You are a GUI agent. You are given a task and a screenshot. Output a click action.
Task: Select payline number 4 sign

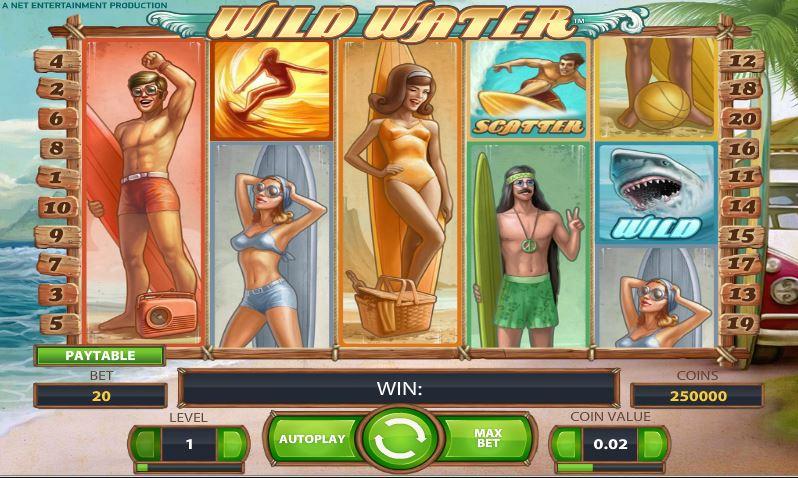(57, 61)
